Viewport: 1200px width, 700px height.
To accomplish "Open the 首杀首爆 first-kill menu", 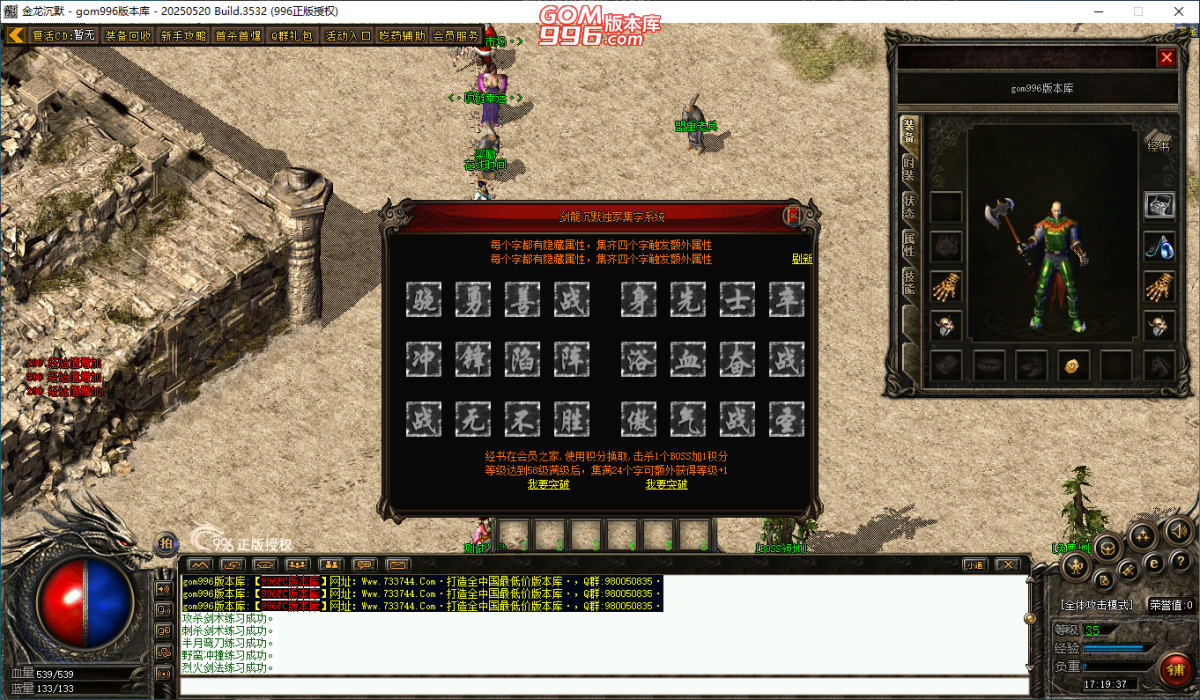I will [x=238, y=36].
